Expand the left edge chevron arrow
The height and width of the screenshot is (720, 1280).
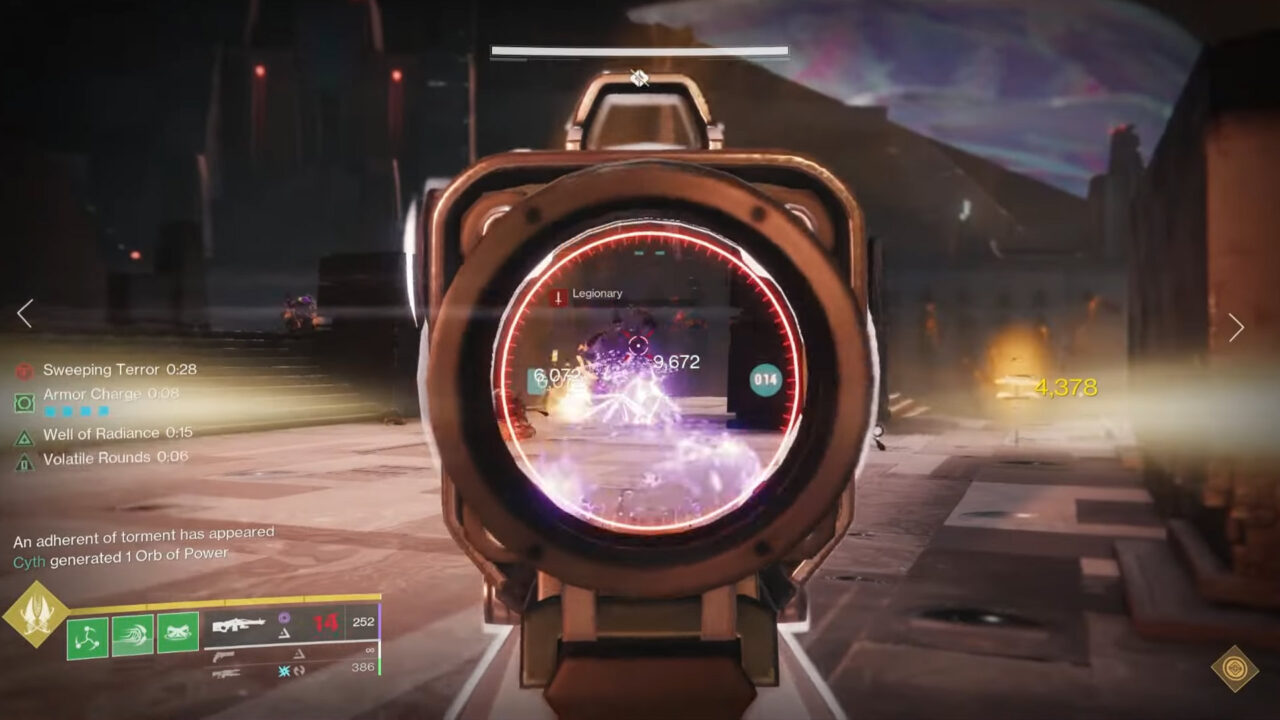tap(23, 313)
